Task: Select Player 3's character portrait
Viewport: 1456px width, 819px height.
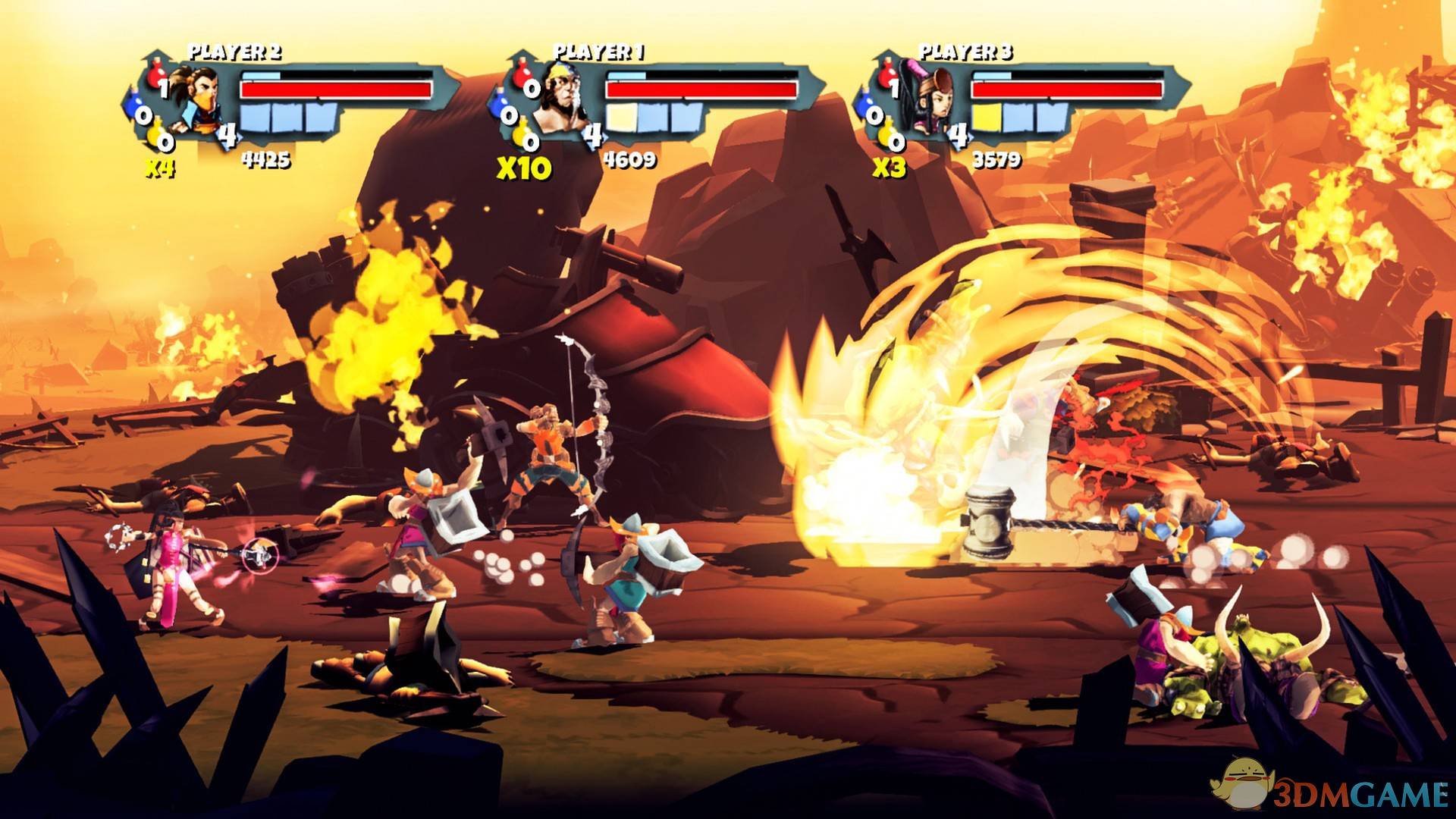Action: tap(927, 99)
